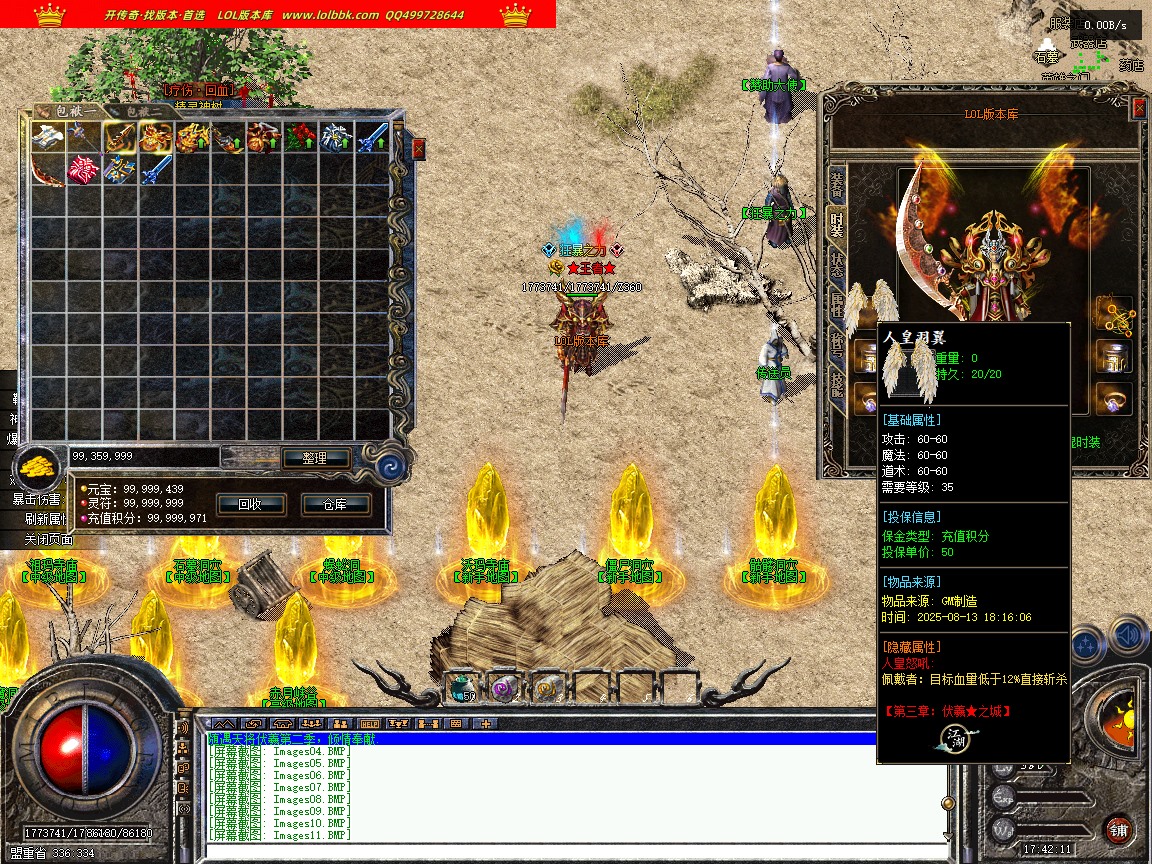
Task: Close the character equipment panel
Action: point(1138,108)
